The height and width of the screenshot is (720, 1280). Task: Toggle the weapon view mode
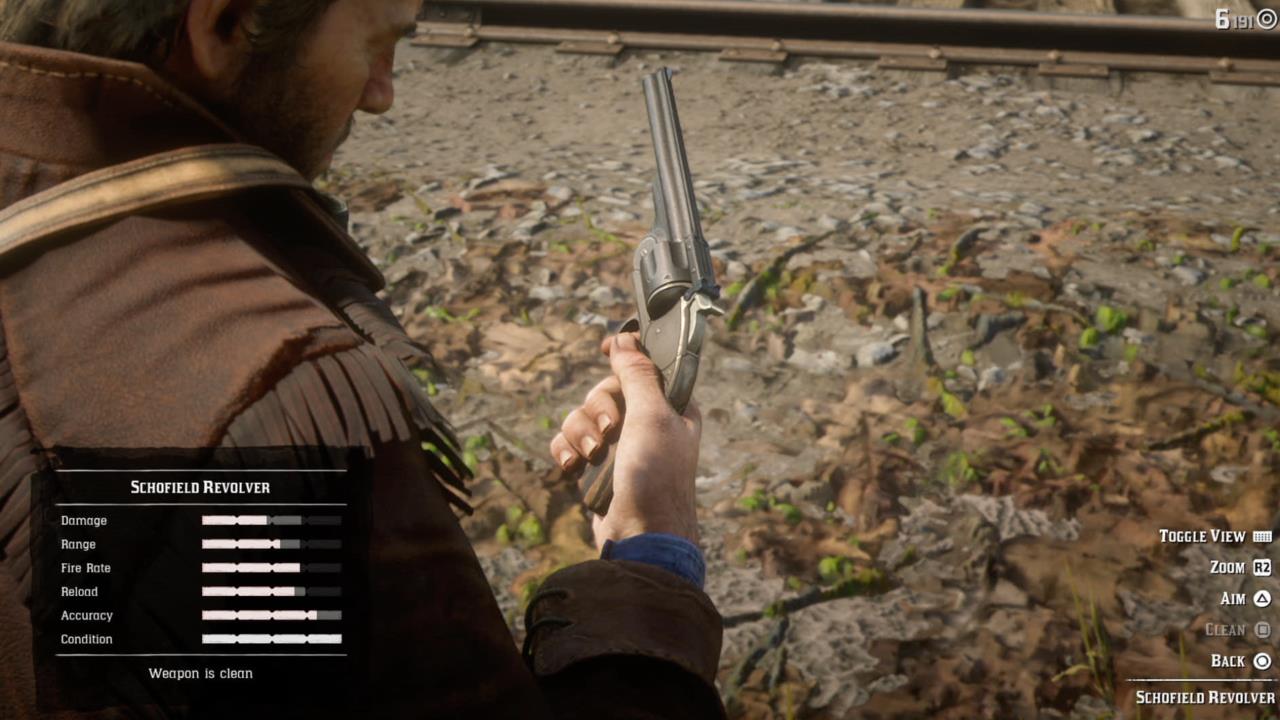click(1204, 536)
